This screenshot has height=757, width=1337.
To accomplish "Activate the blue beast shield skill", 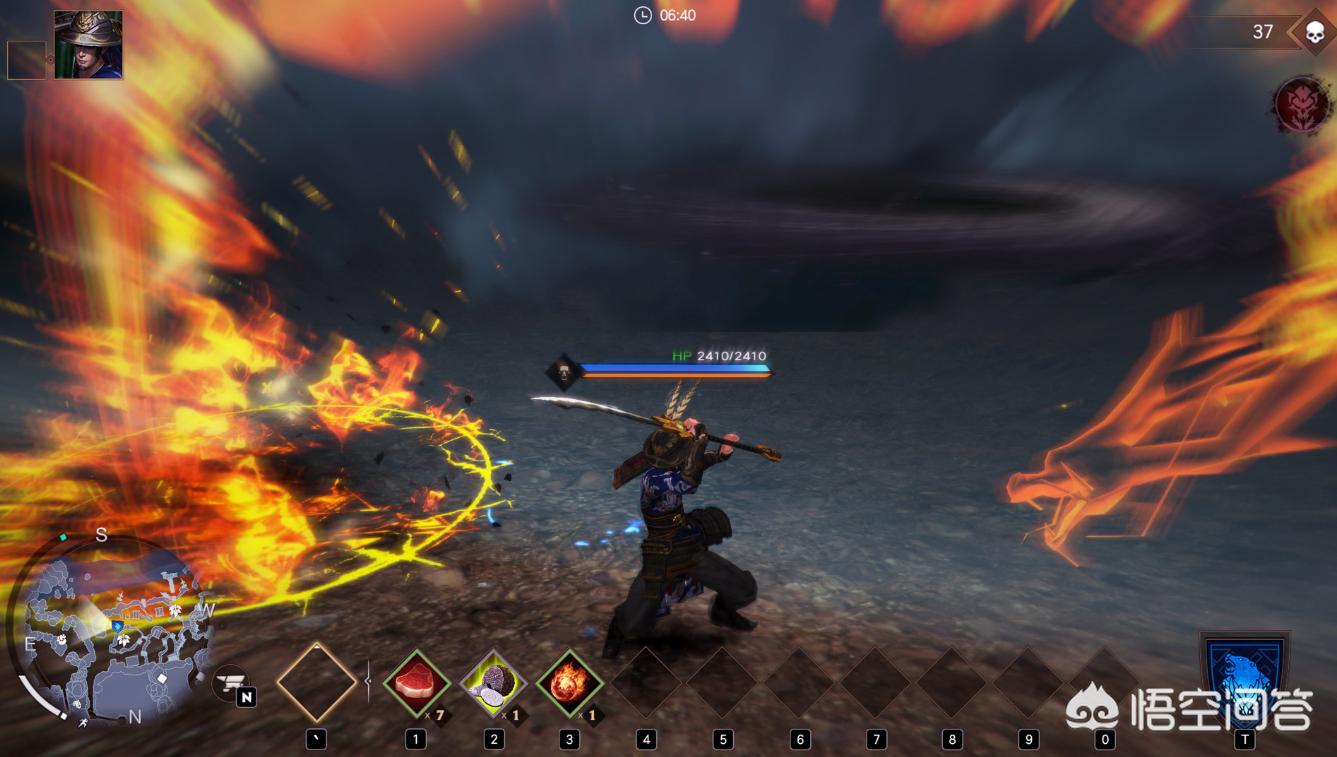I will tap(1244, 677).
